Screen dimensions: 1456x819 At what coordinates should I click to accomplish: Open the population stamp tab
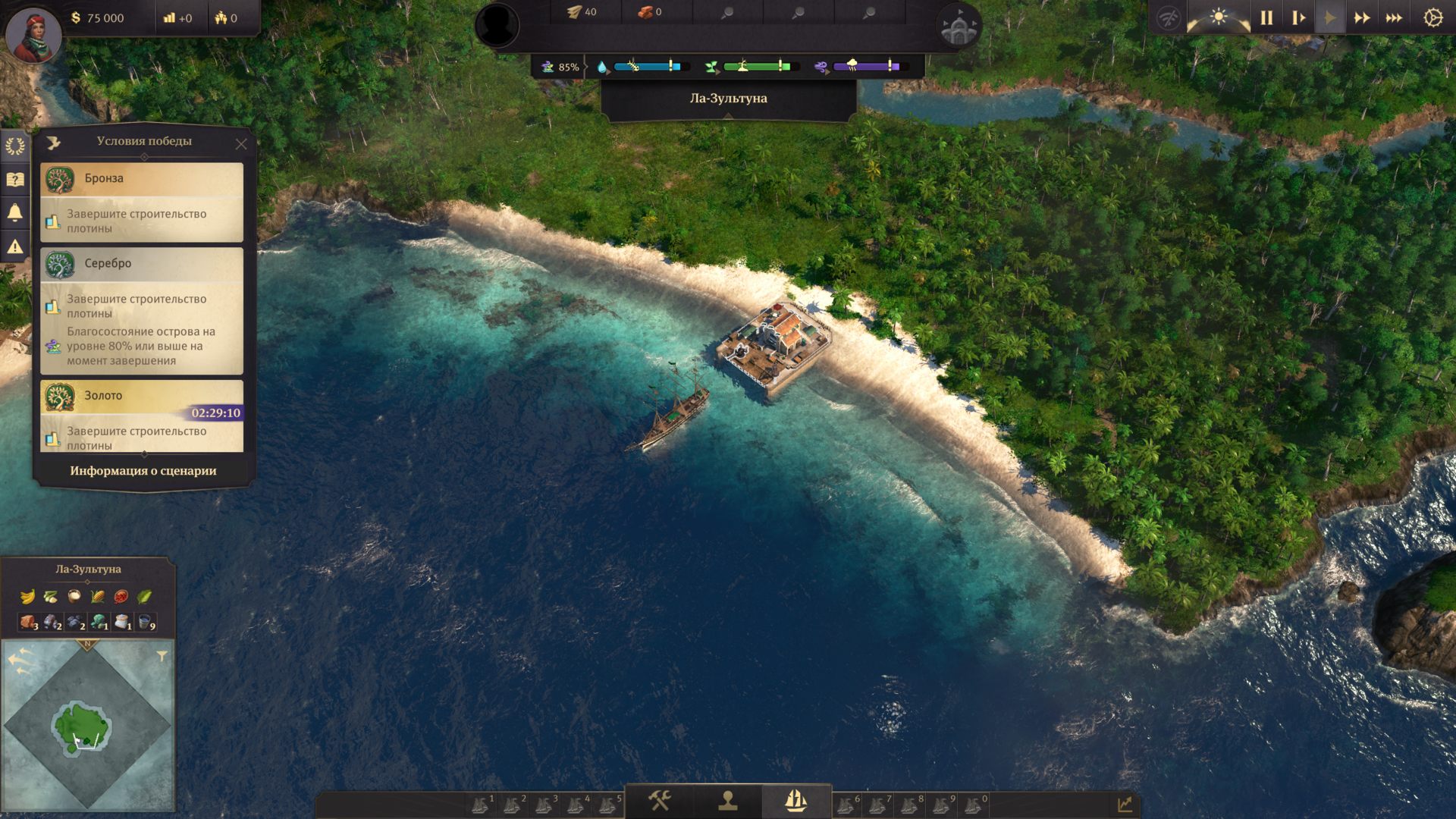pyautogui.click(x=728, y=800)
